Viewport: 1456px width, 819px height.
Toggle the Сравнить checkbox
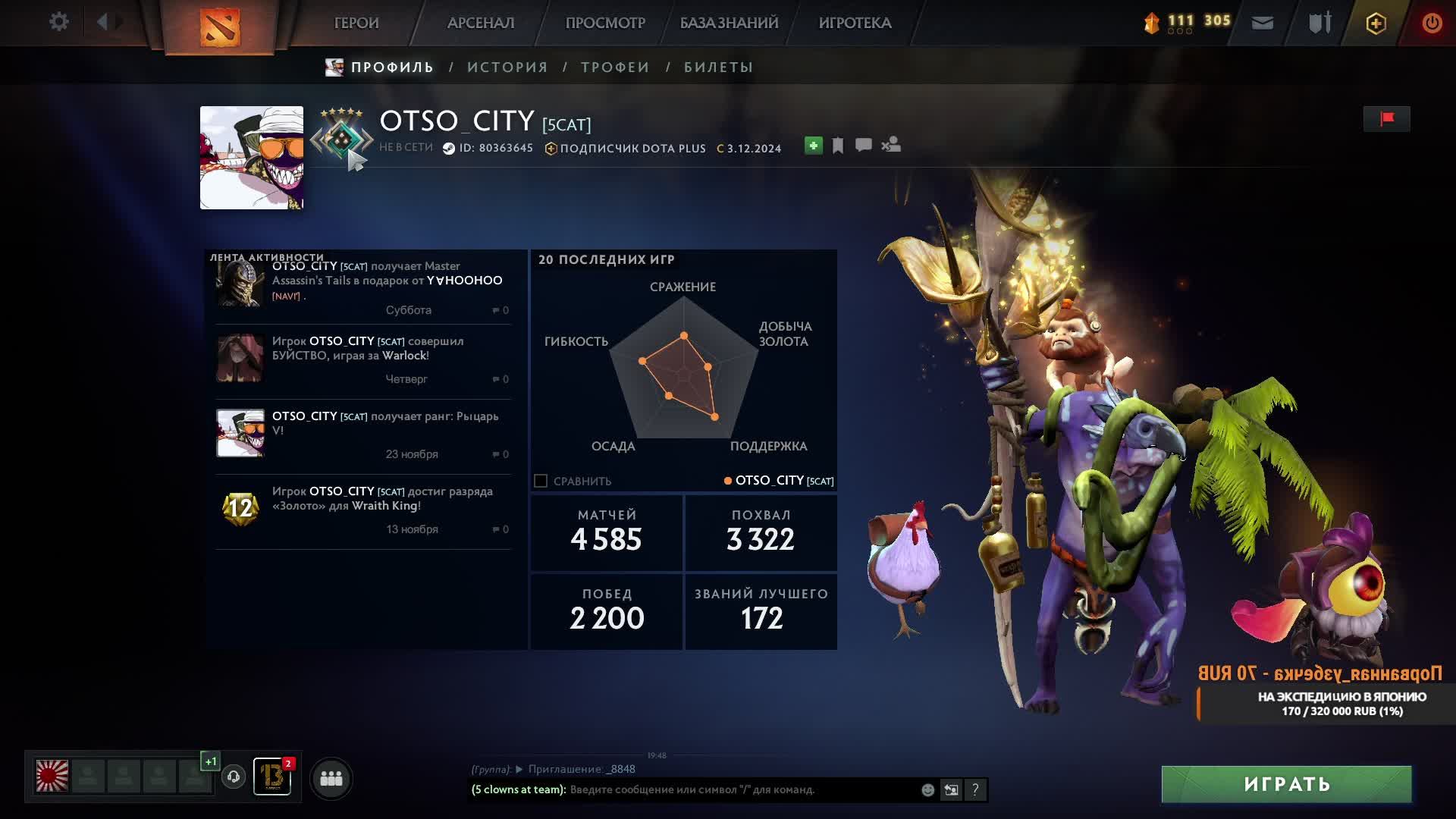[x=541, y=481]
